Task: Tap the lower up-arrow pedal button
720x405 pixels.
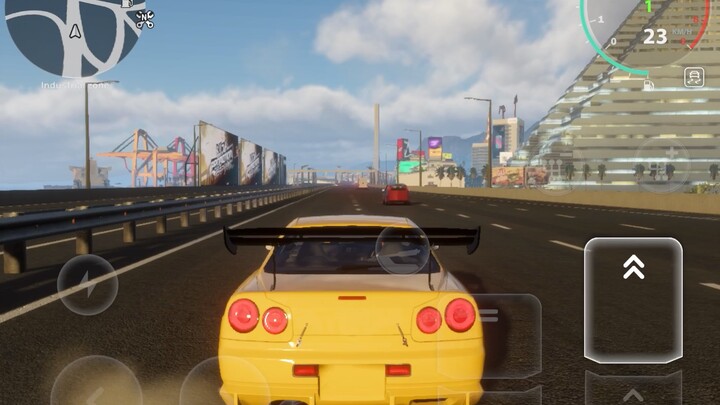Action: 633,390
